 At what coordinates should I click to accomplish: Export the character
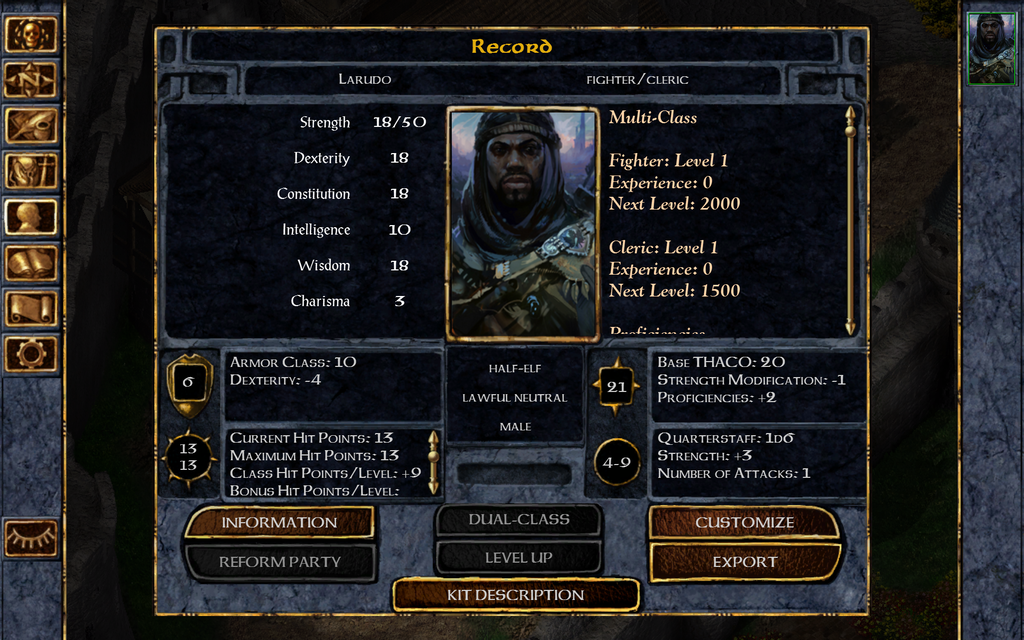click(744, 561)
